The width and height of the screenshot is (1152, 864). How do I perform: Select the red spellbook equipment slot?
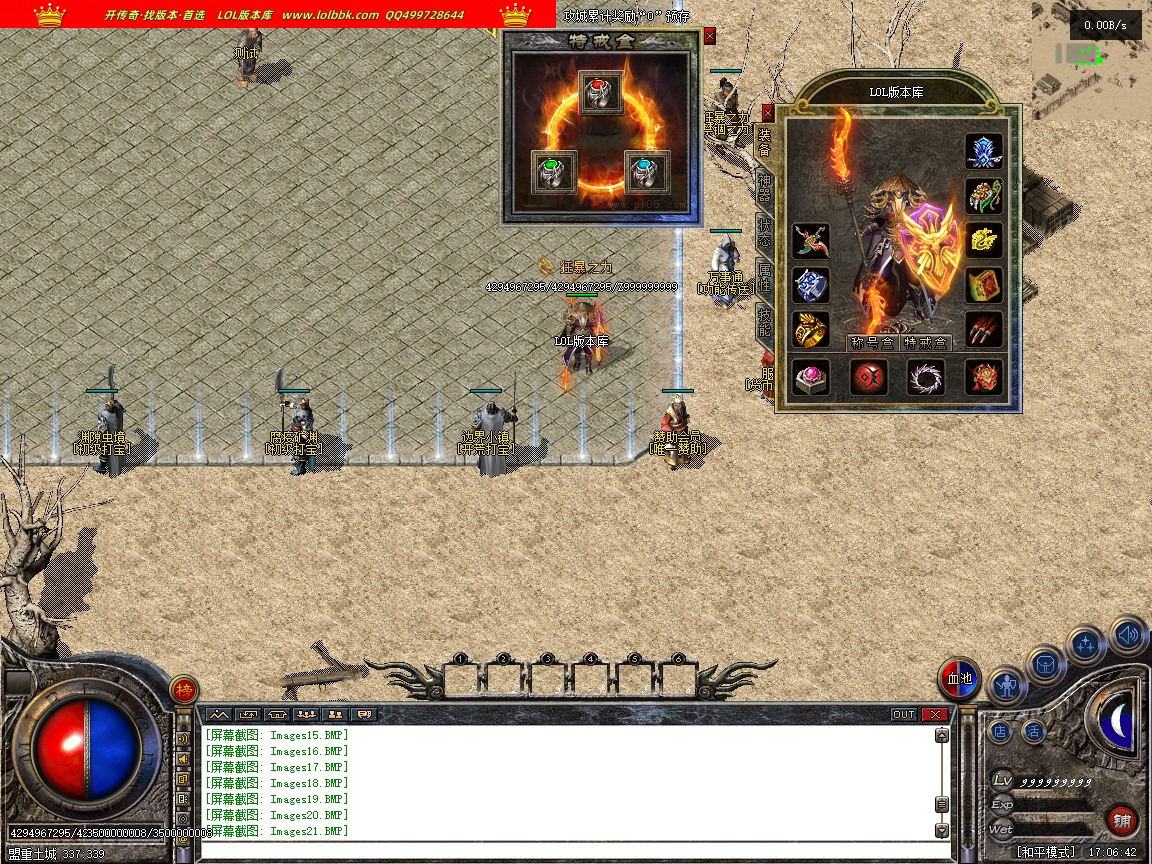click(984, 283)
